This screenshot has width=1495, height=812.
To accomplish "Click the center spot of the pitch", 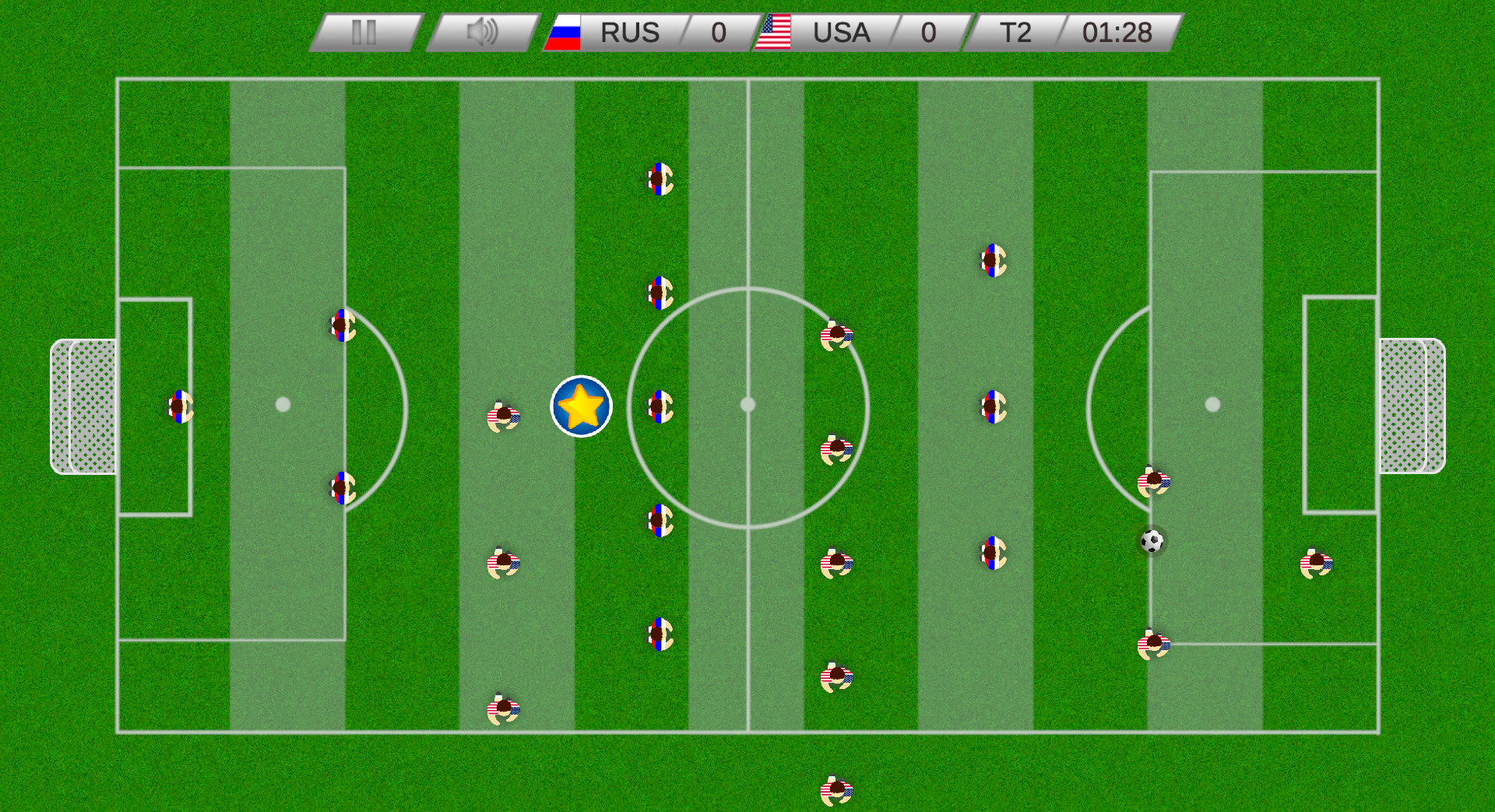I will [x=749, y=404].
